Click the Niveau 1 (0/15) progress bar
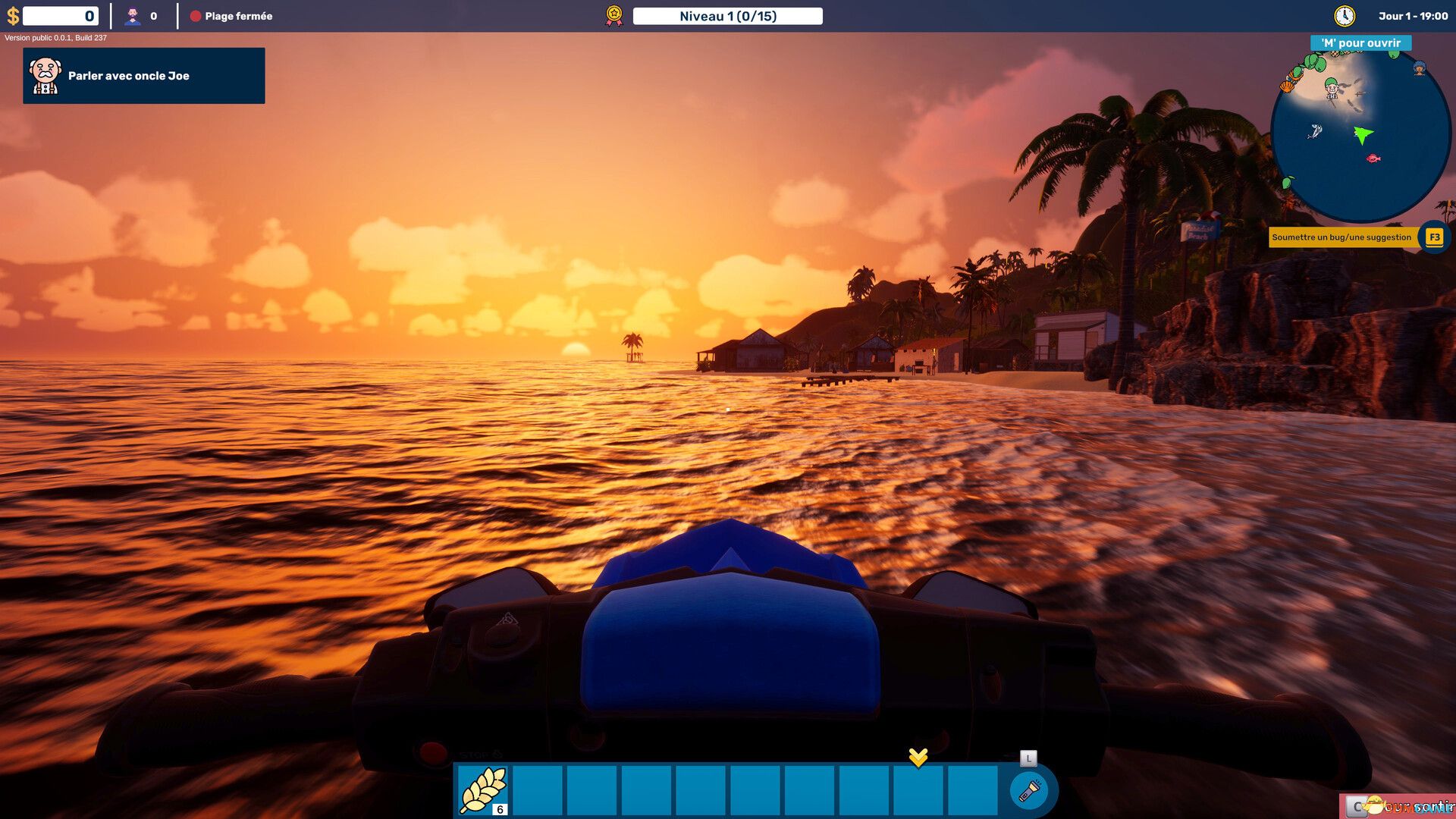 click(x=728, y=15)
